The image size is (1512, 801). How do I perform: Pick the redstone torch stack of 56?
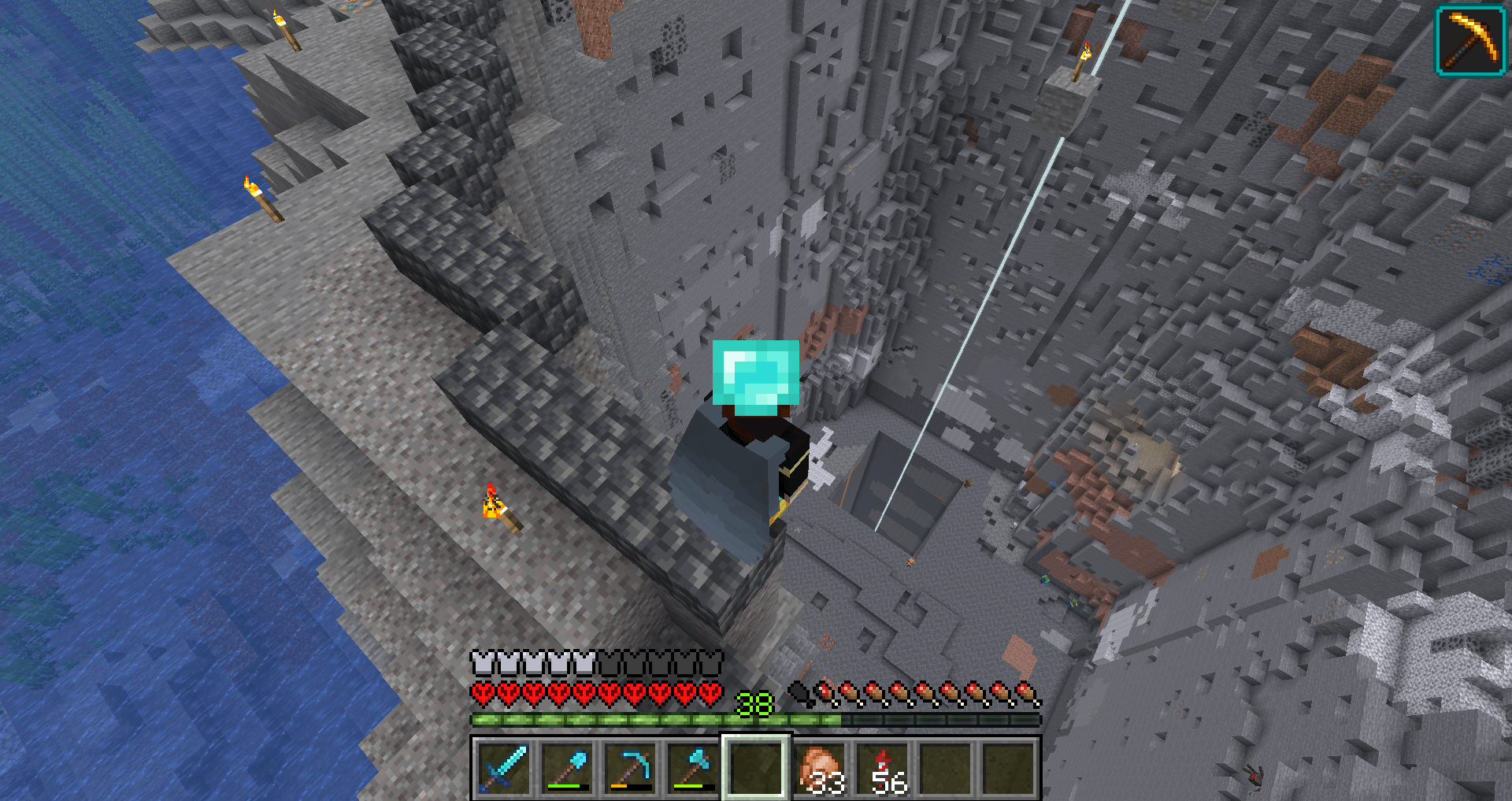tap(882, 768)
